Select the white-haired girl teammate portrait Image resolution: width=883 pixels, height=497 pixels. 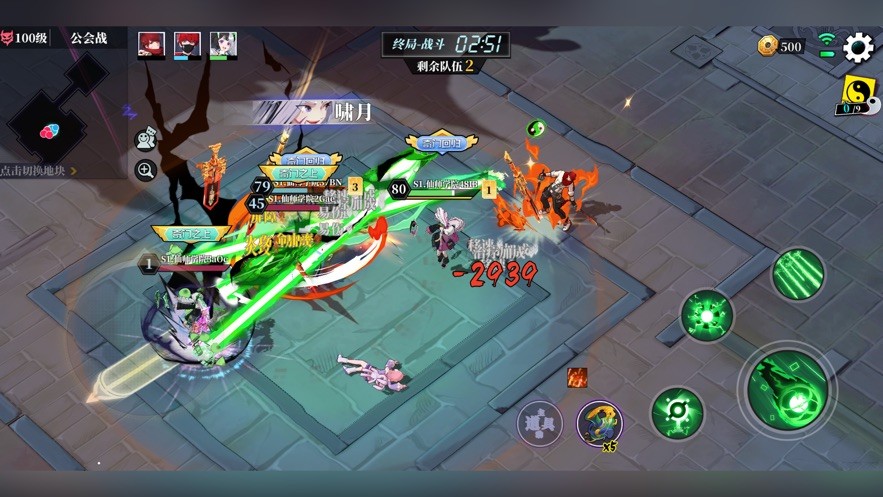click(223, 44)
